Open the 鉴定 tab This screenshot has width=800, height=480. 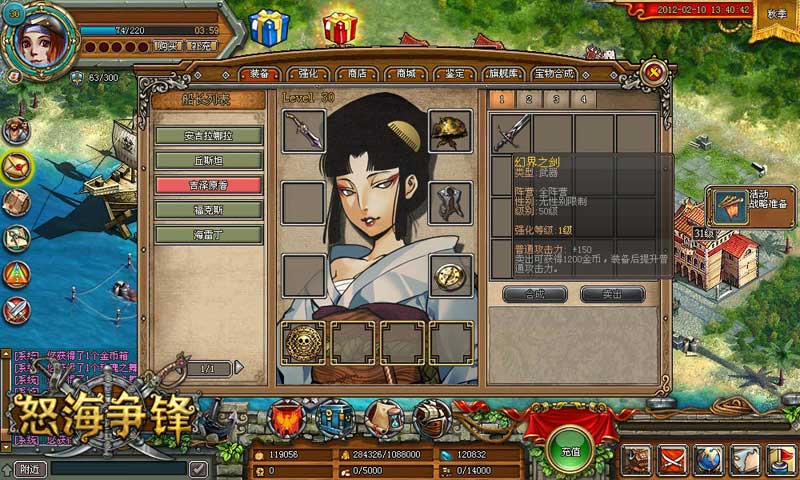click(454, 74)
